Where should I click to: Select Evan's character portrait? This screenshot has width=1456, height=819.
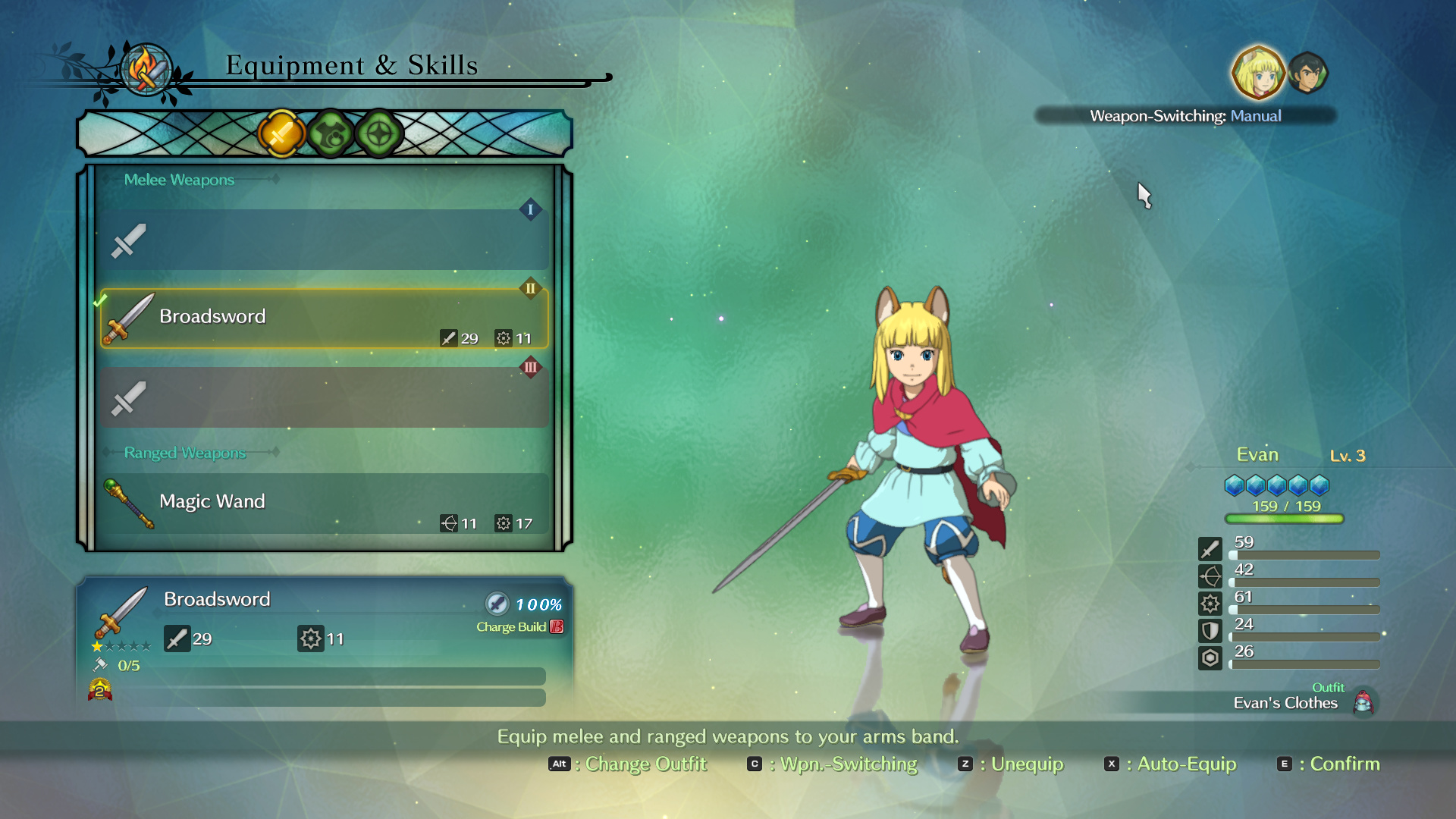click(1258, 74)
